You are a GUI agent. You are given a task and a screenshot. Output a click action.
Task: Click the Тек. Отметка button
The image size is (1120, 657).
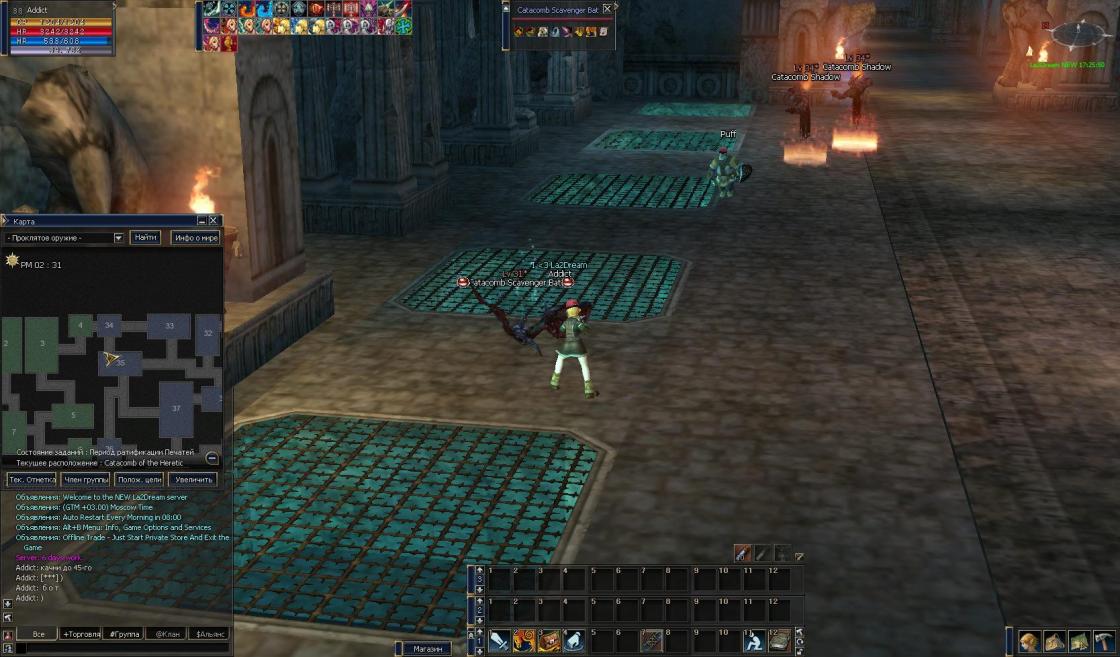click(32, 480)
